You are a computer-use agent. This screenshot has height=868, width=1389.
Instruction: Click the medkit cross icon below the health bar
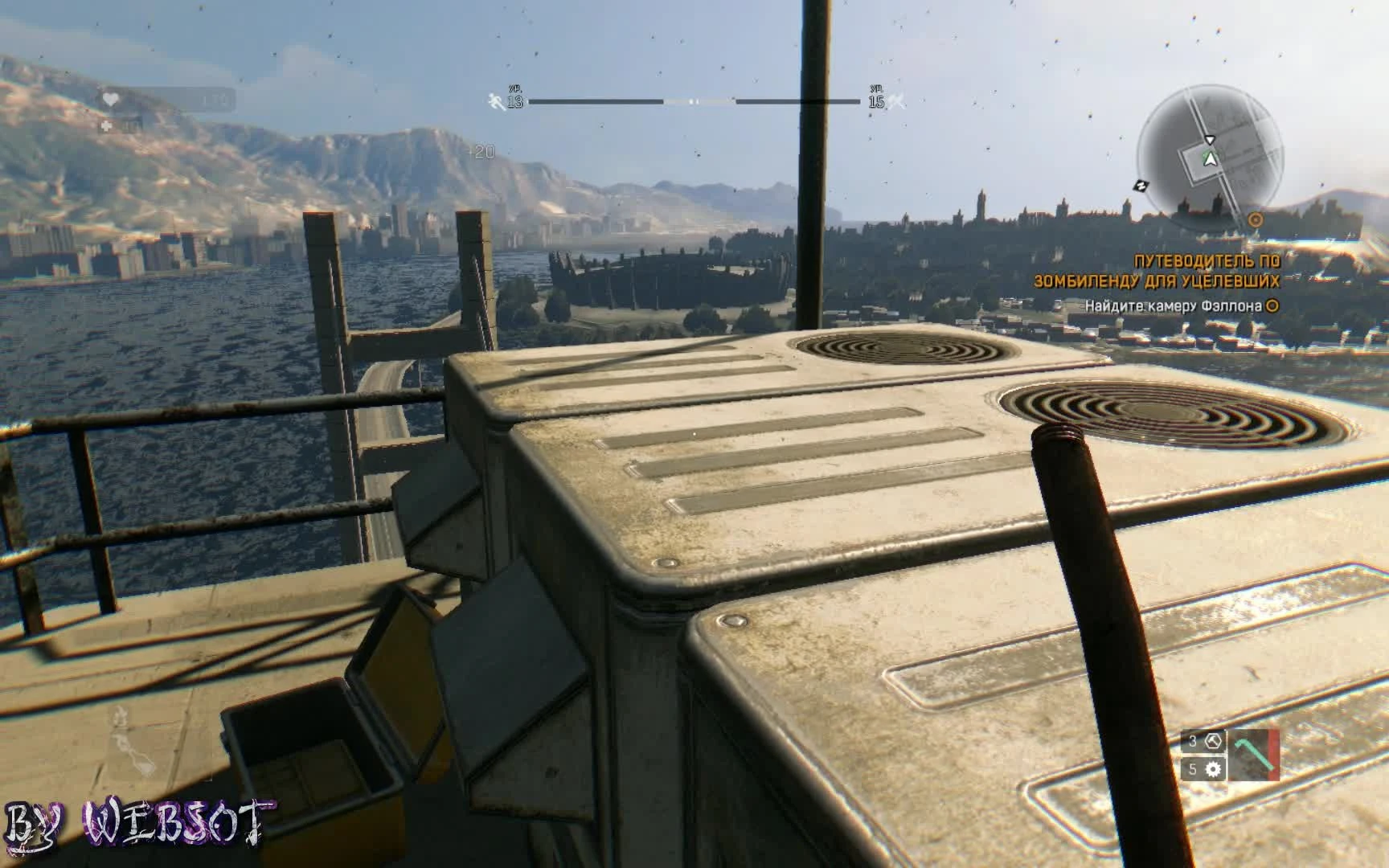(105, 126)
